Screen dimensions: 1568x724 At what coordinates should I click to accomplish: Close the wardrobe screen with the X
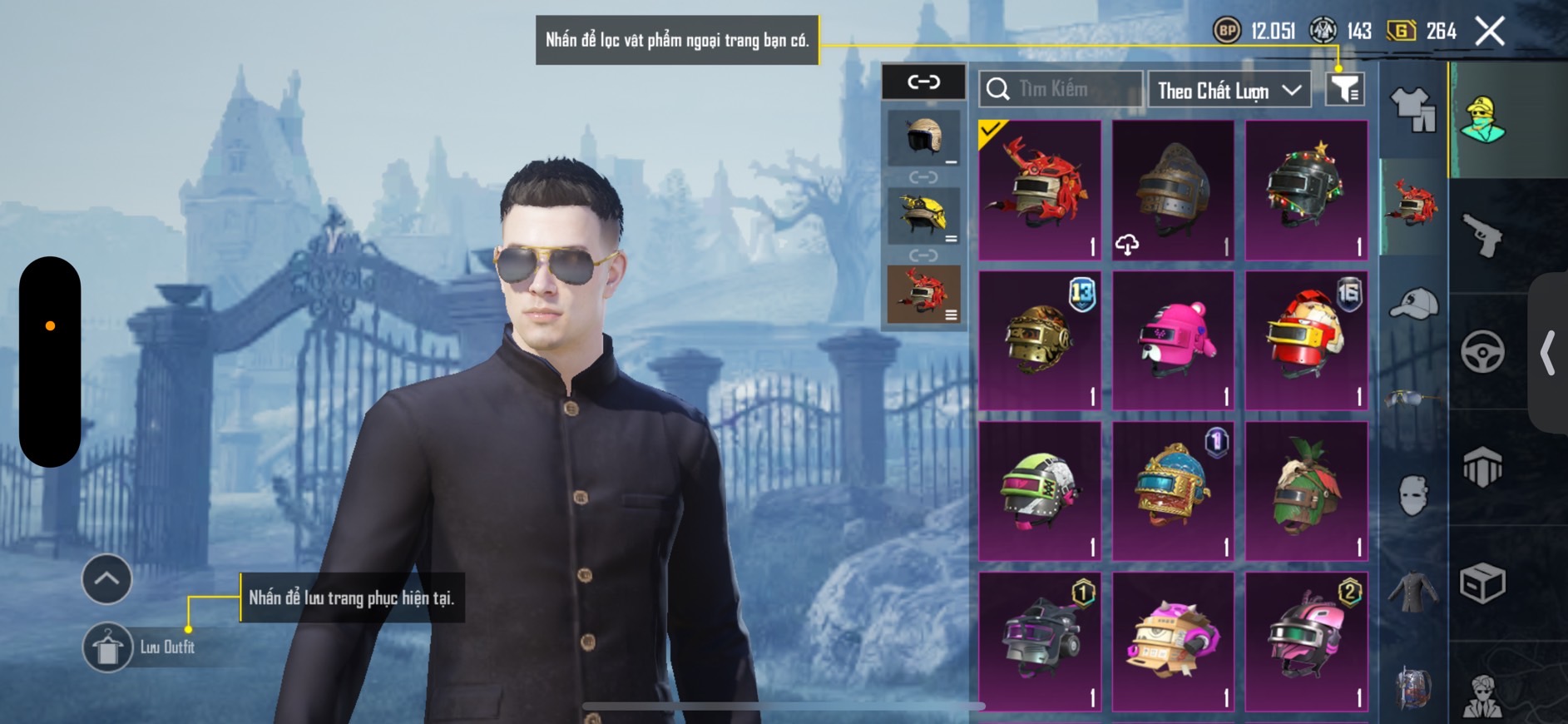pyautogui.click(x=1489, y=32)
